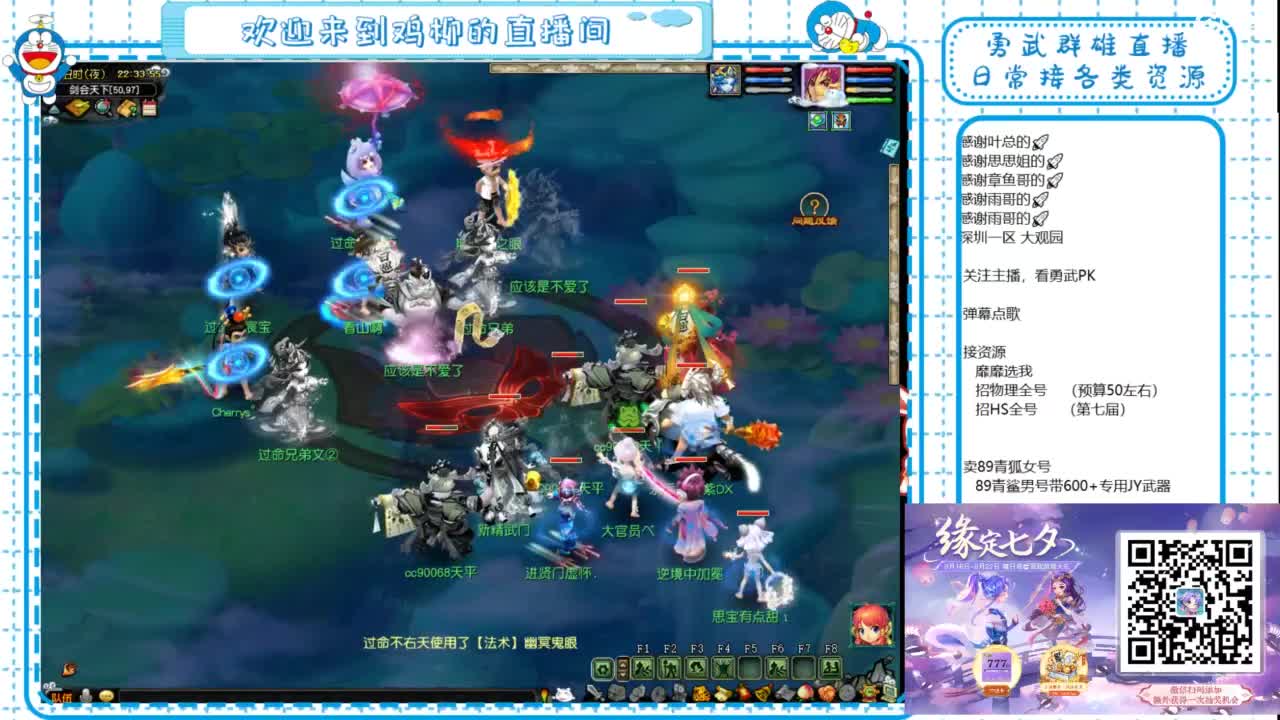Click the green sphere buff icon under character portrait
Viewport: 1280px width, 720px height.
[817, 121]
